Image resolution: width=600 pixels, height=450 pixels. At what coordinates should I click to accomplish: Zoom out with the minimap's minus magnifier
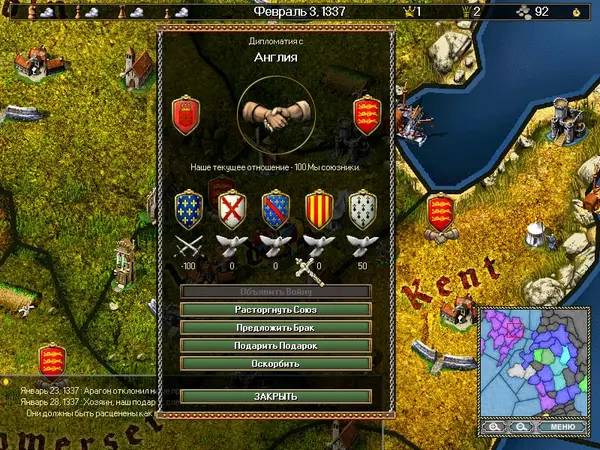[x=521, y=427]
